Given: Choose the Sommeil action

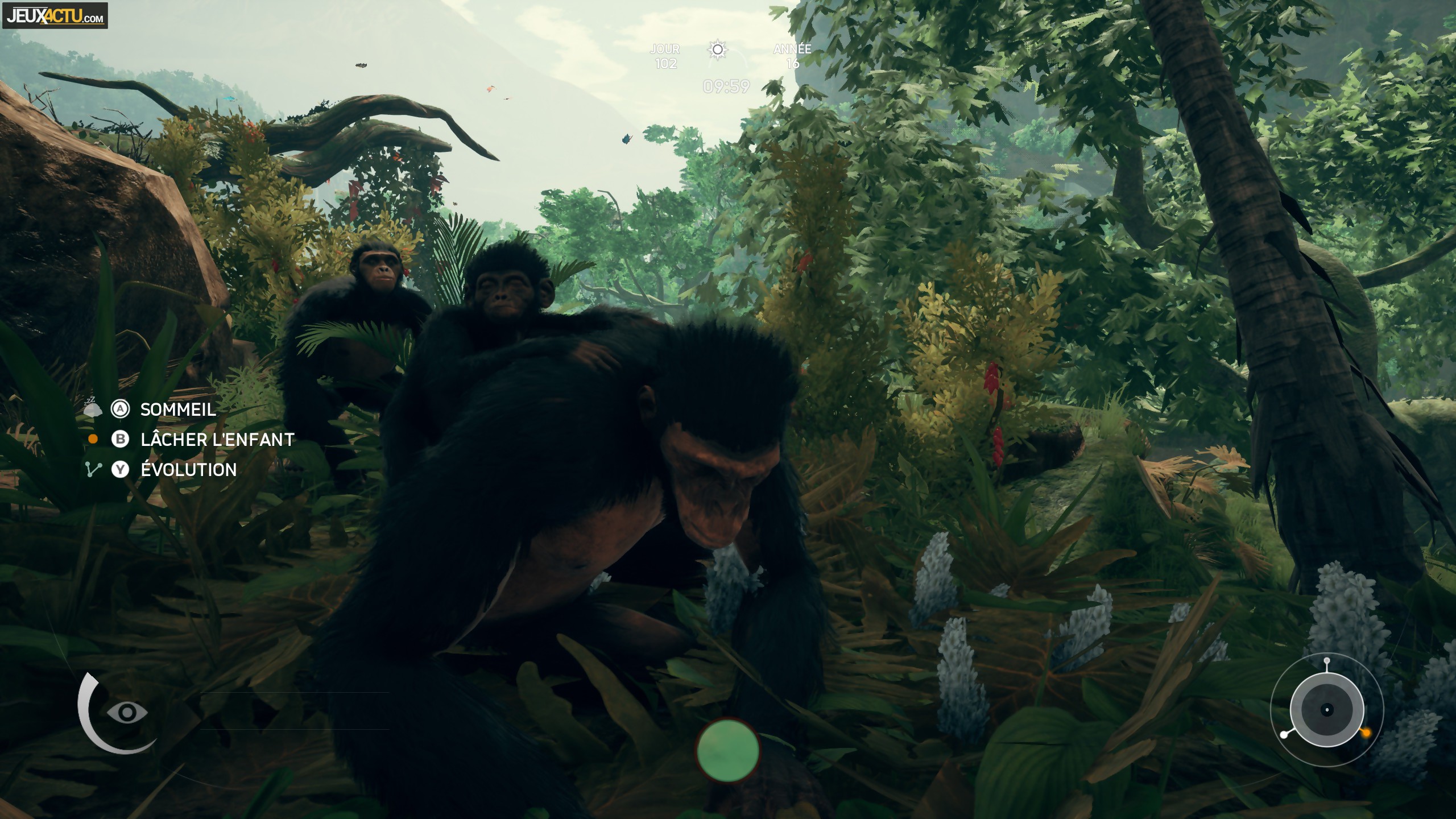Looking at the screenshot, I should tap(177, 409).
